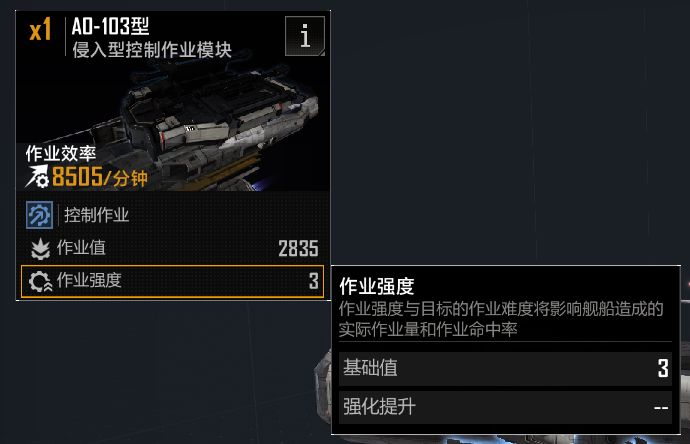Click the 控制作业 category row
The image size is (690, 444).
[x=172, y=215]
